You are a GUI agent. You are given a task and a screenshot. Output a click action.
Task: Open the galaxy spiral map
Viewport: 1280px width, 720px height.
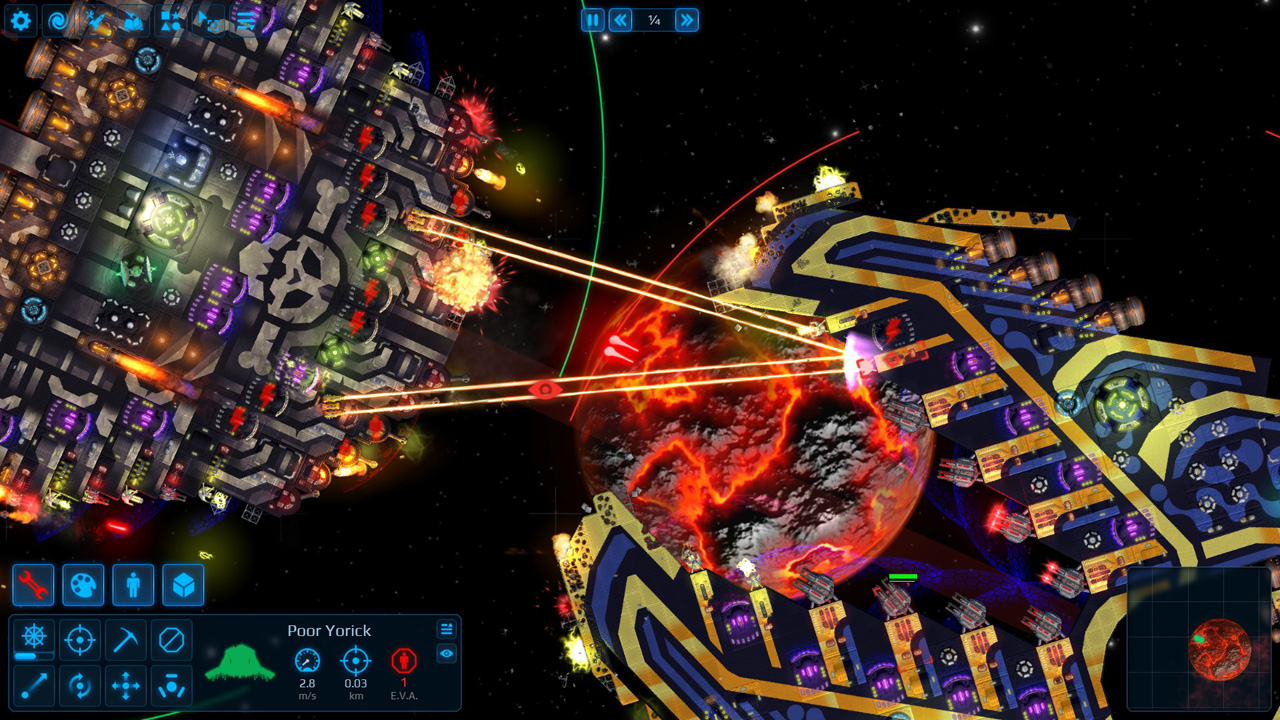click(x=59, y=20)
